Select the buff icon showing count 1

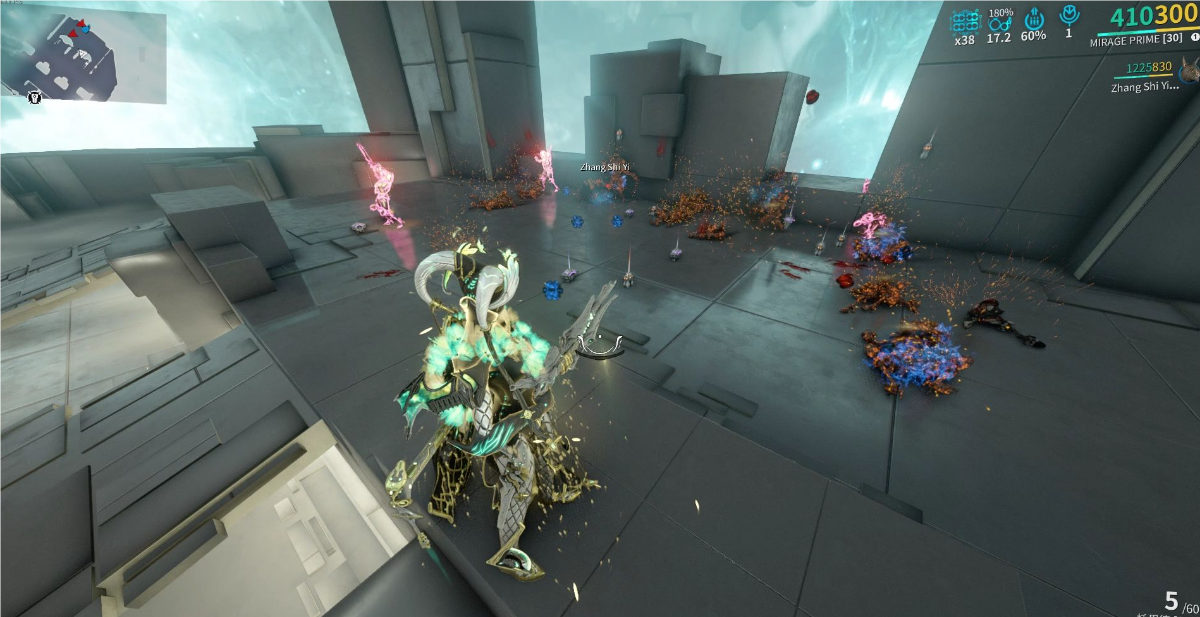(x=1068, y=15)
